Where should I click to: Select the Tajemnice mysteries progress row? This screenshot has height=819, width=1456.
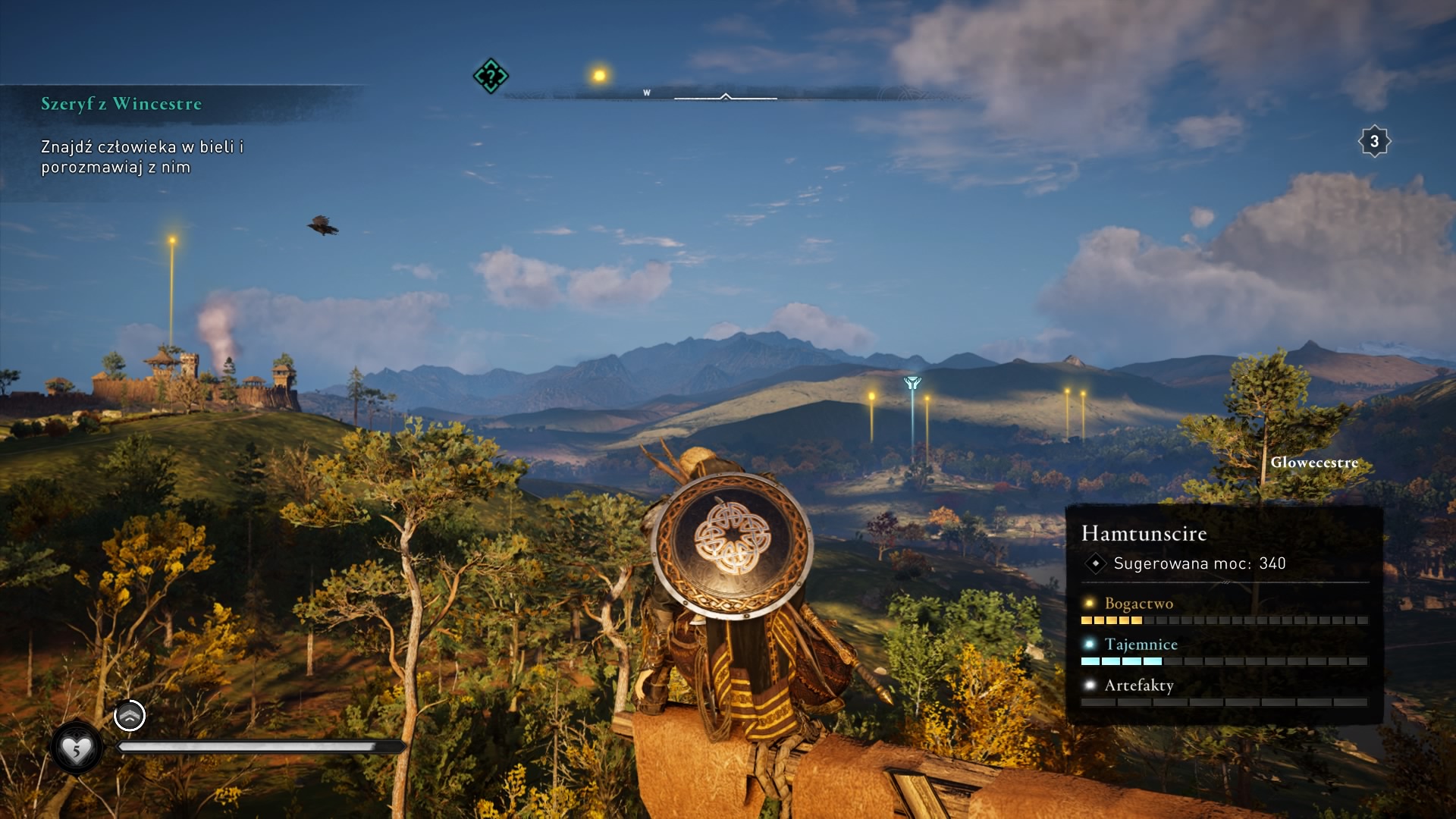(x=1223, y=651)
